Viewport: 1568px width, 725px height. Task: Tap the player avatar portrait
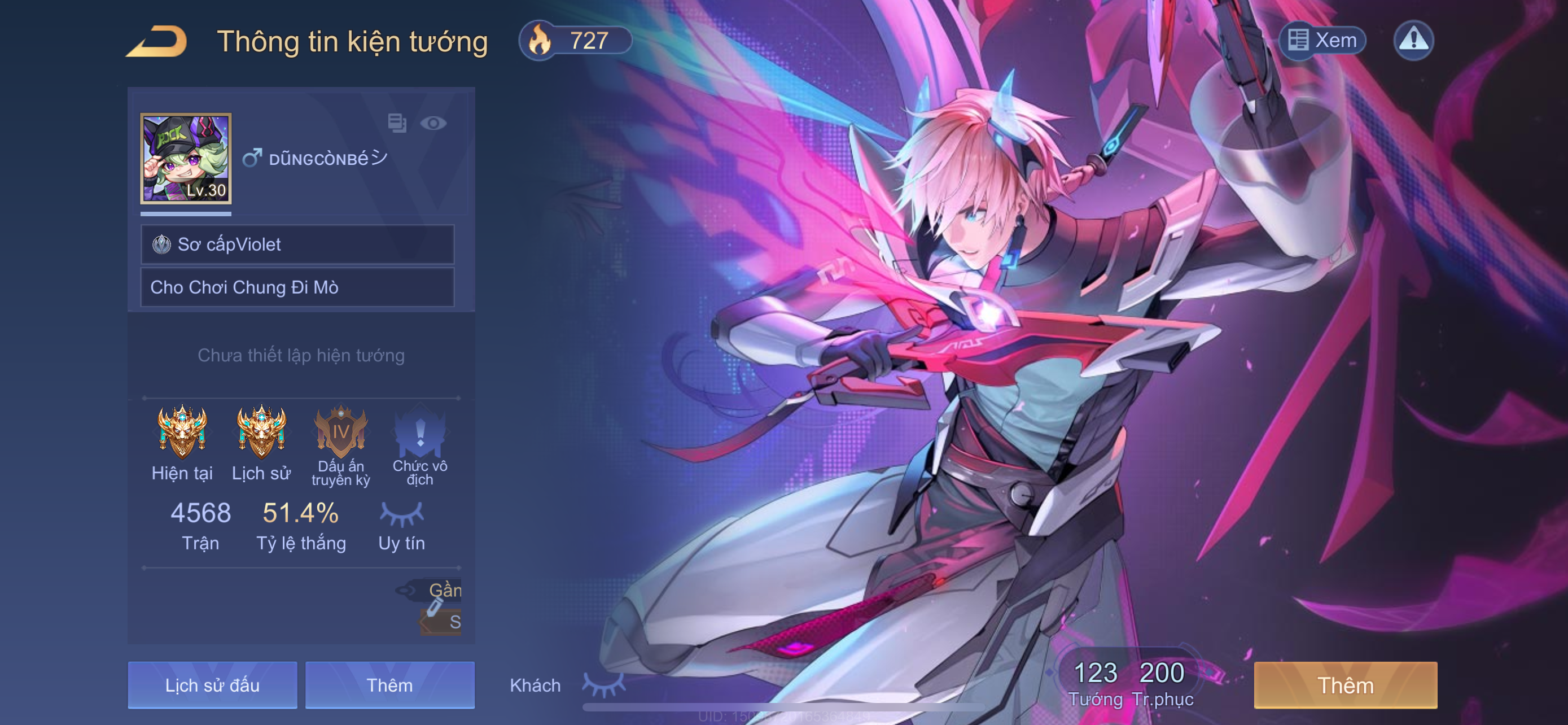point(186,158)
